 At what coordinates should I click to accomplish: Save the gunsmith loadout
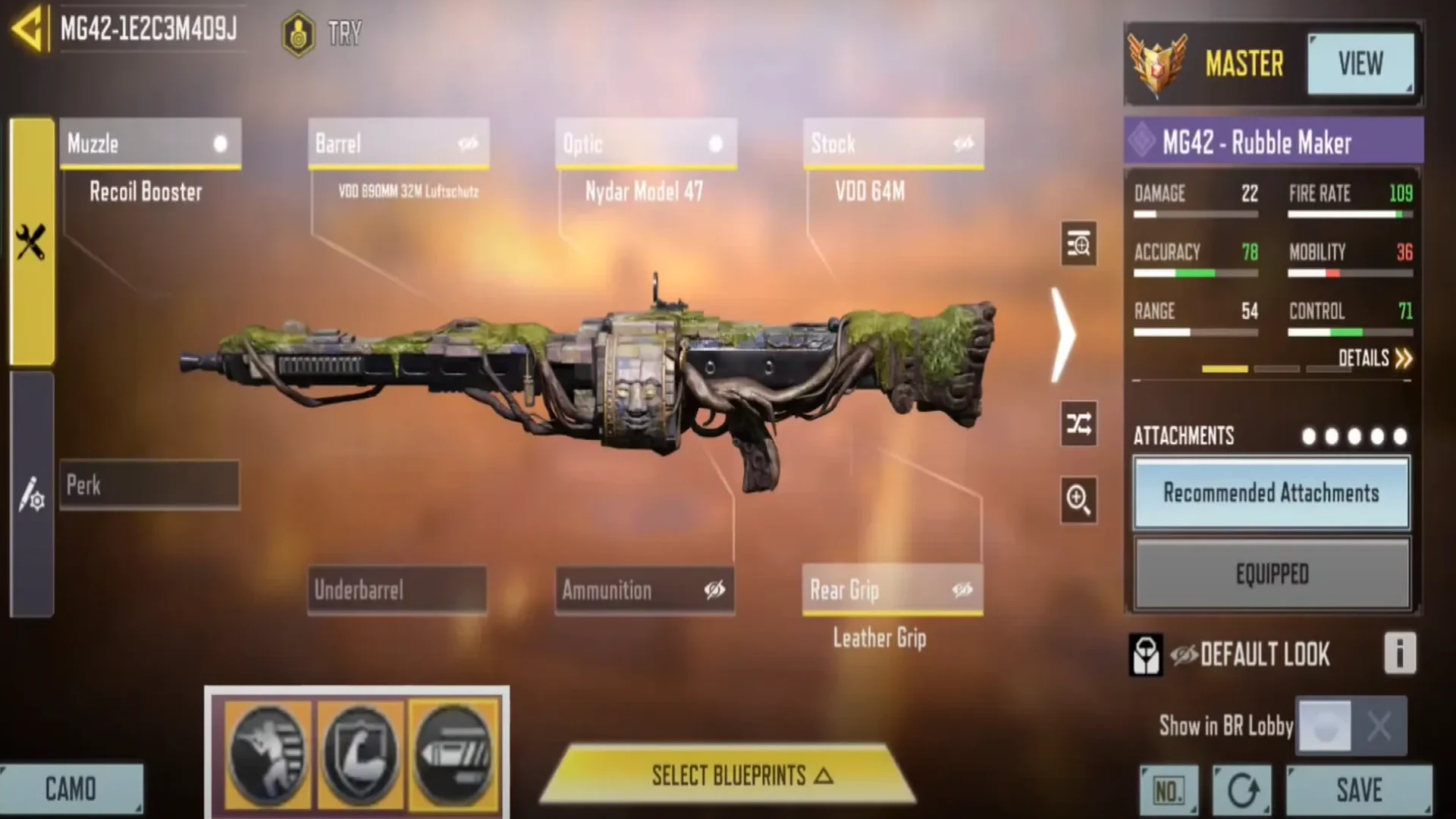1359,790
